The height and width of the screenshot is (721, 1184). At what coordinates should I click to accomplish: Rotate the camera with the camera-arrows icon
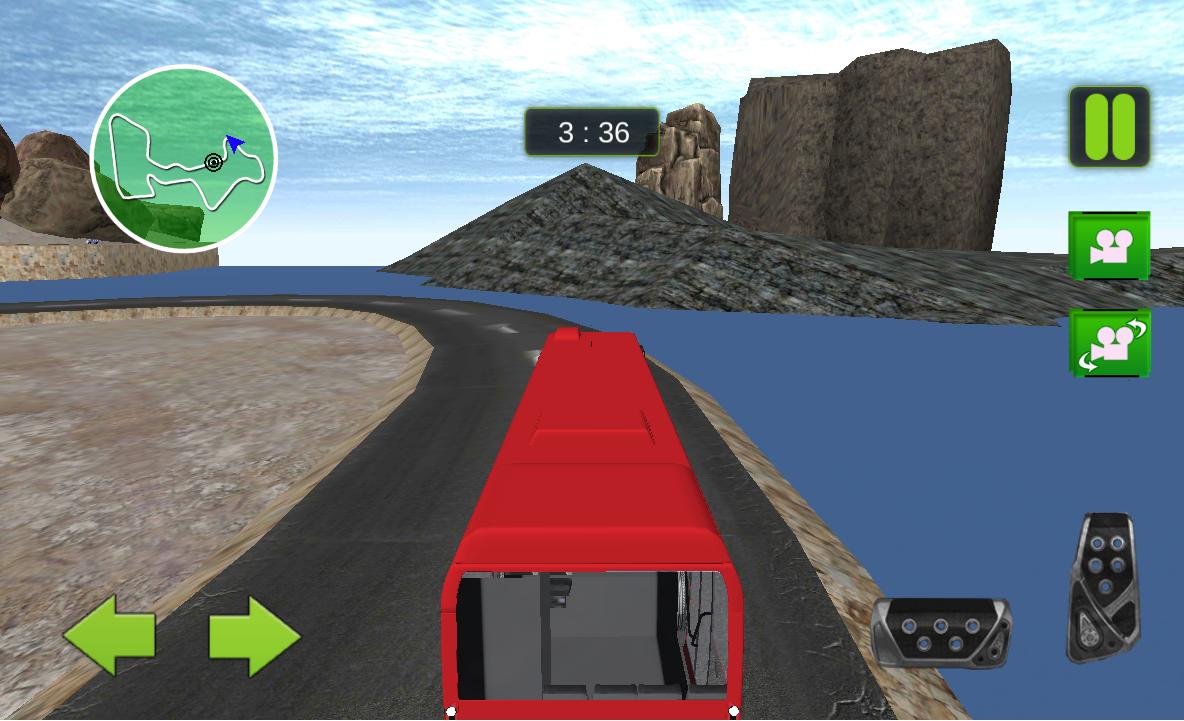click(1109, 343)
